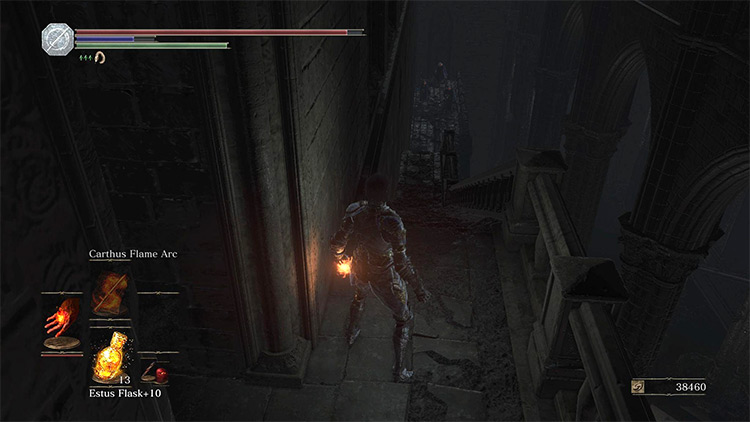Click the green arrows buff icon
The width and height of the screenshot is (750, 422).
point(86,58)
